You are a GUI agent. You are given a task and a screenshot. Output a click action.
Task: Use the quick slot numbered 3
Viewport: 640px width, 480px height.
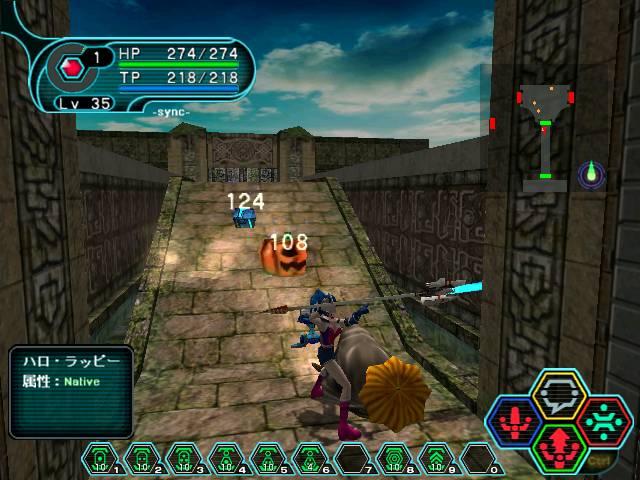[186, 457]
